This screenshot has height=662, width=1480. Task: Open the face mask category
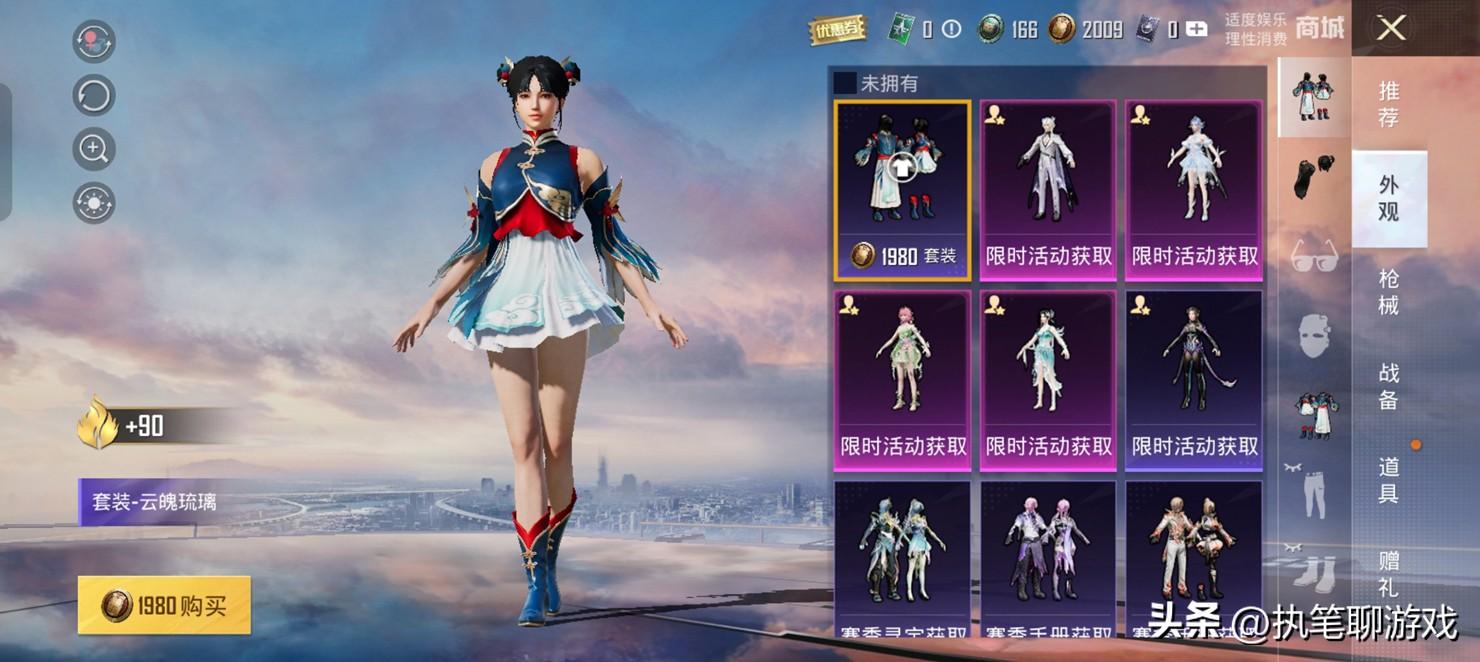tap(1314, 335)
